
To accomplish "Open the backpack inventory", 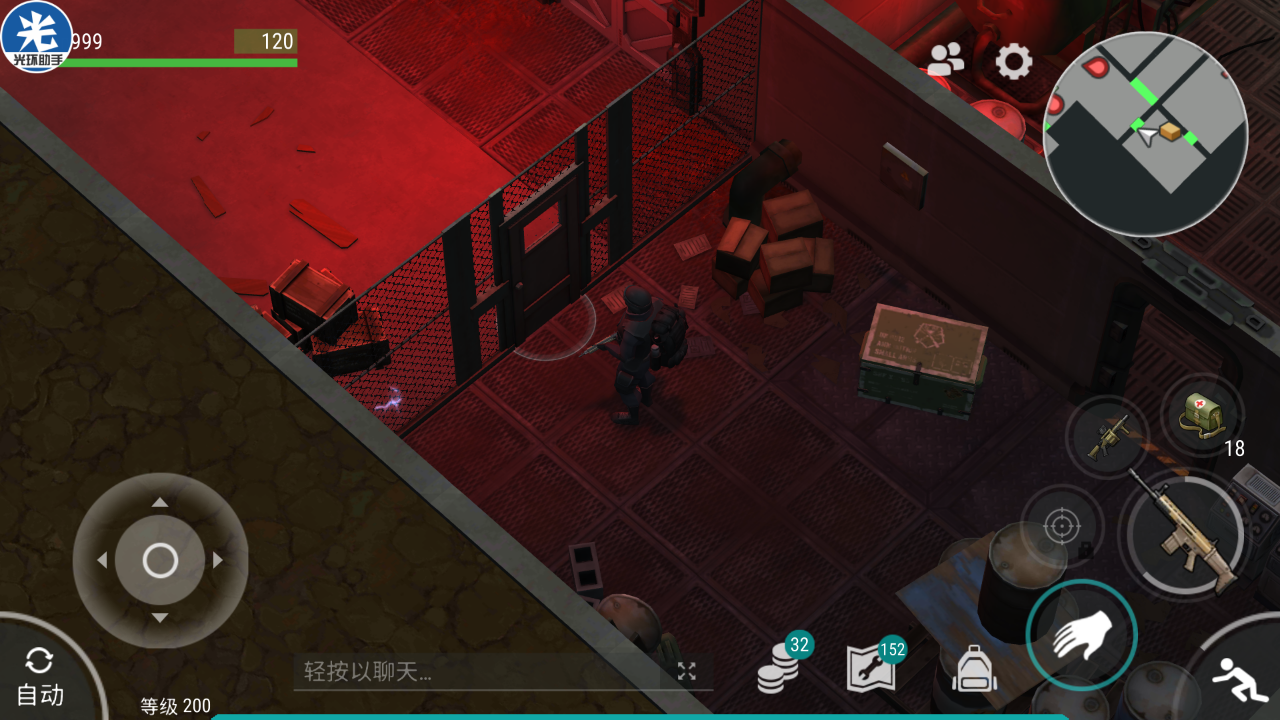I will pos(974,668).
